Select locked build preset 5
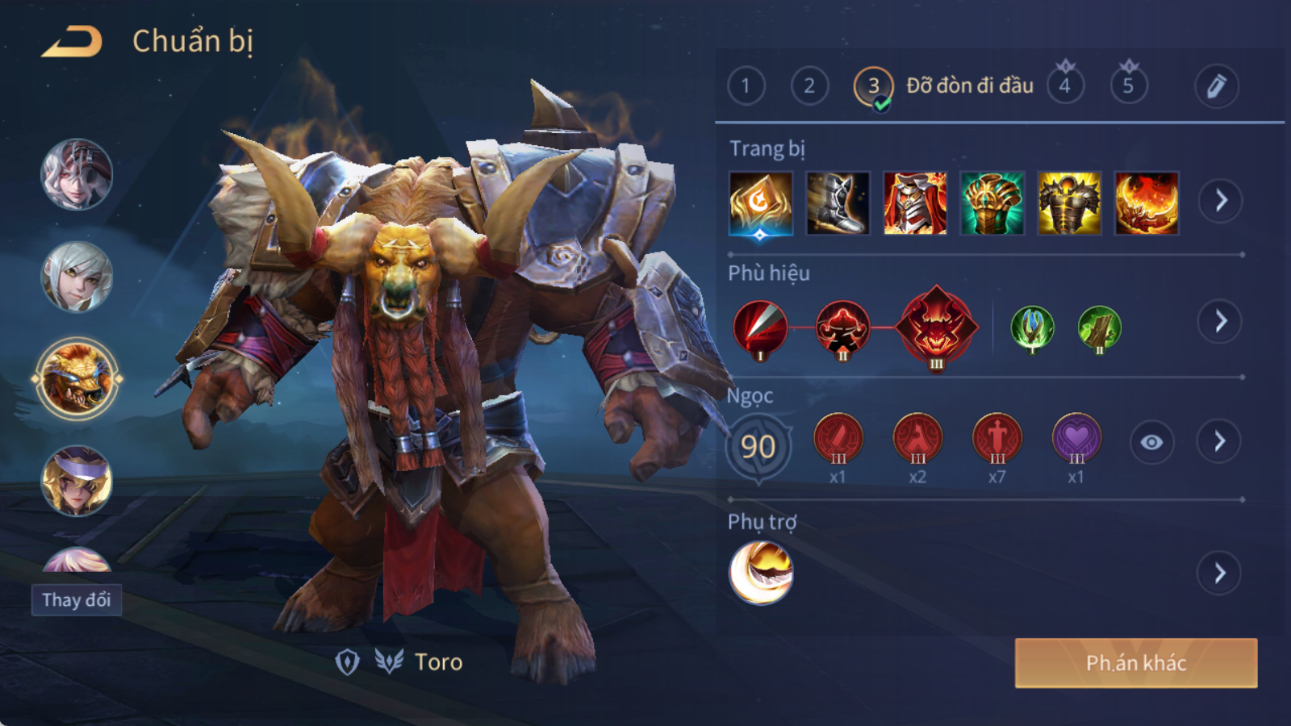The height and width of the screenshot is (726, 1291). click(x=1128, y=86)
